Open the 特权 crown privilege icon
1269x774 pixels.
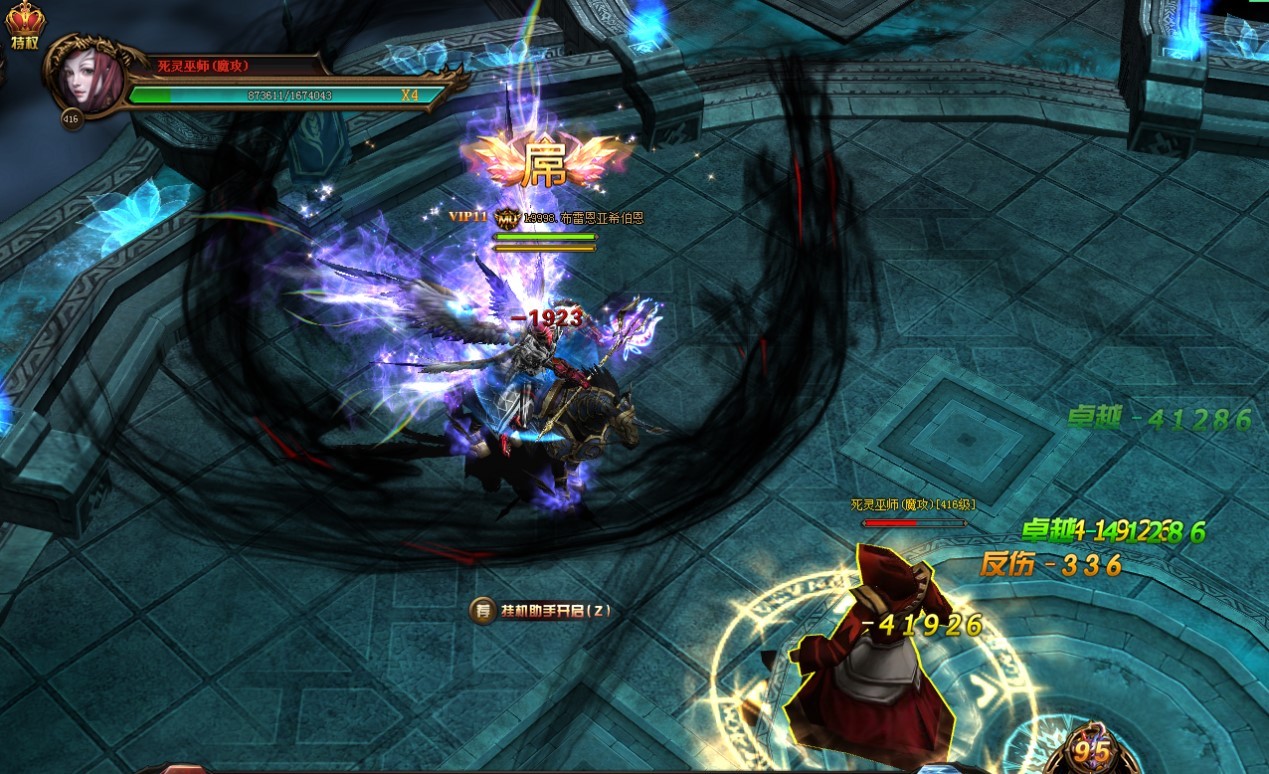pos(25,24)
